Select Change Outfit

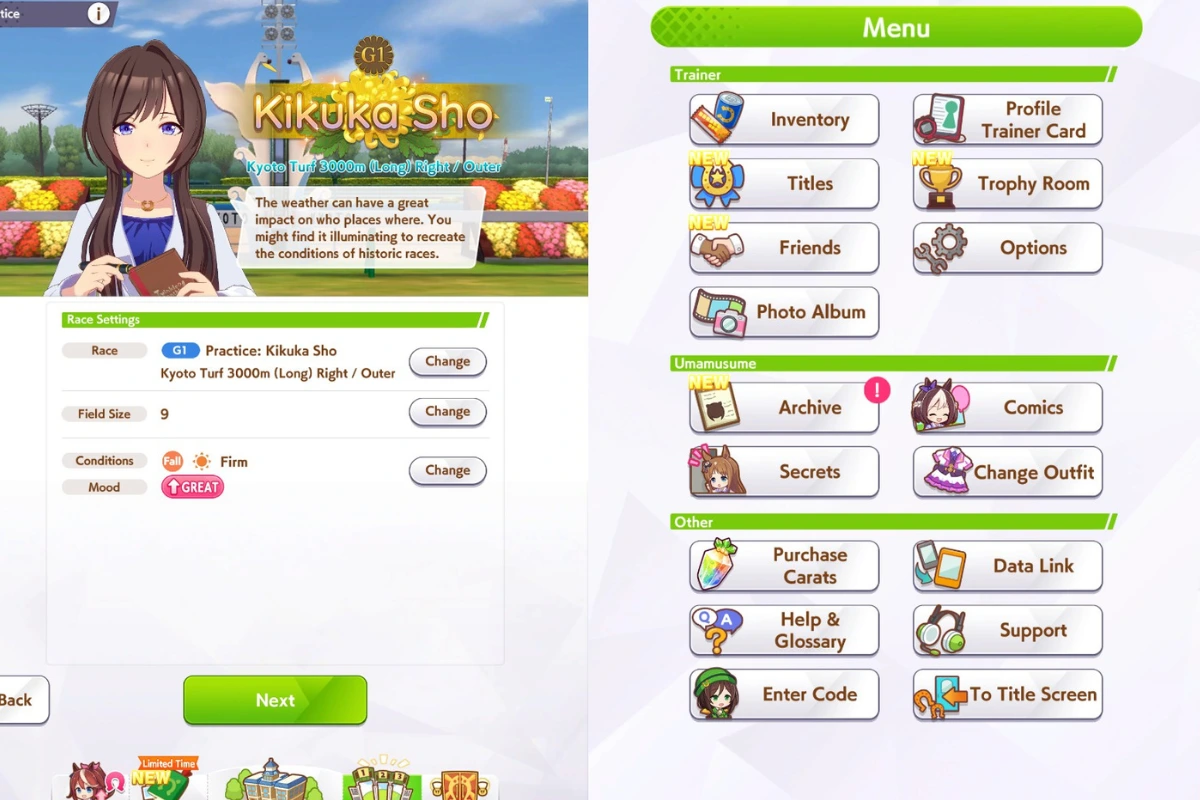[1007, 472]
